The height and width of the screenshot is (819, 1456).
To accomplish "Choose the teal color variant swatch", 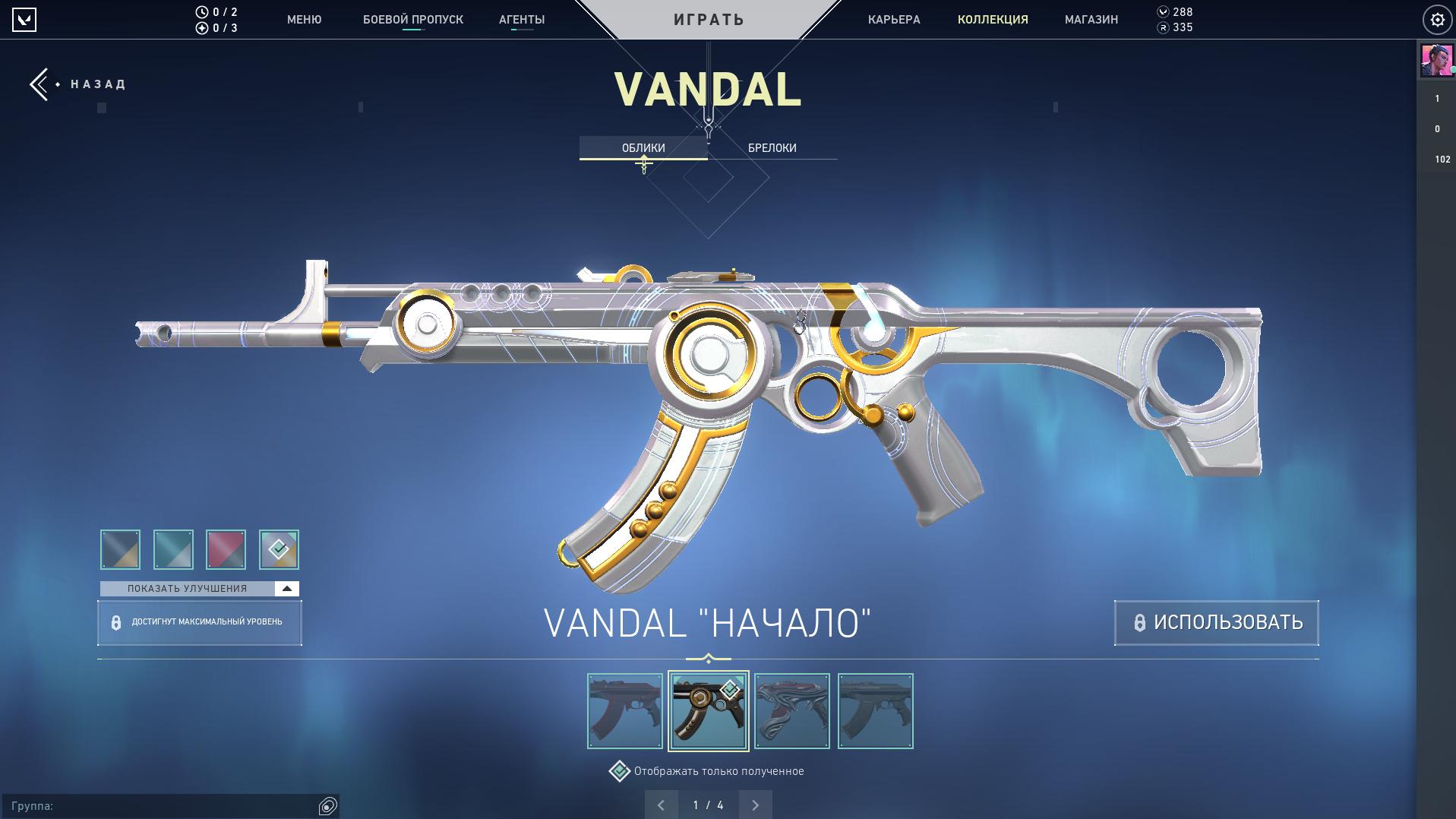I will pos(173,549).
